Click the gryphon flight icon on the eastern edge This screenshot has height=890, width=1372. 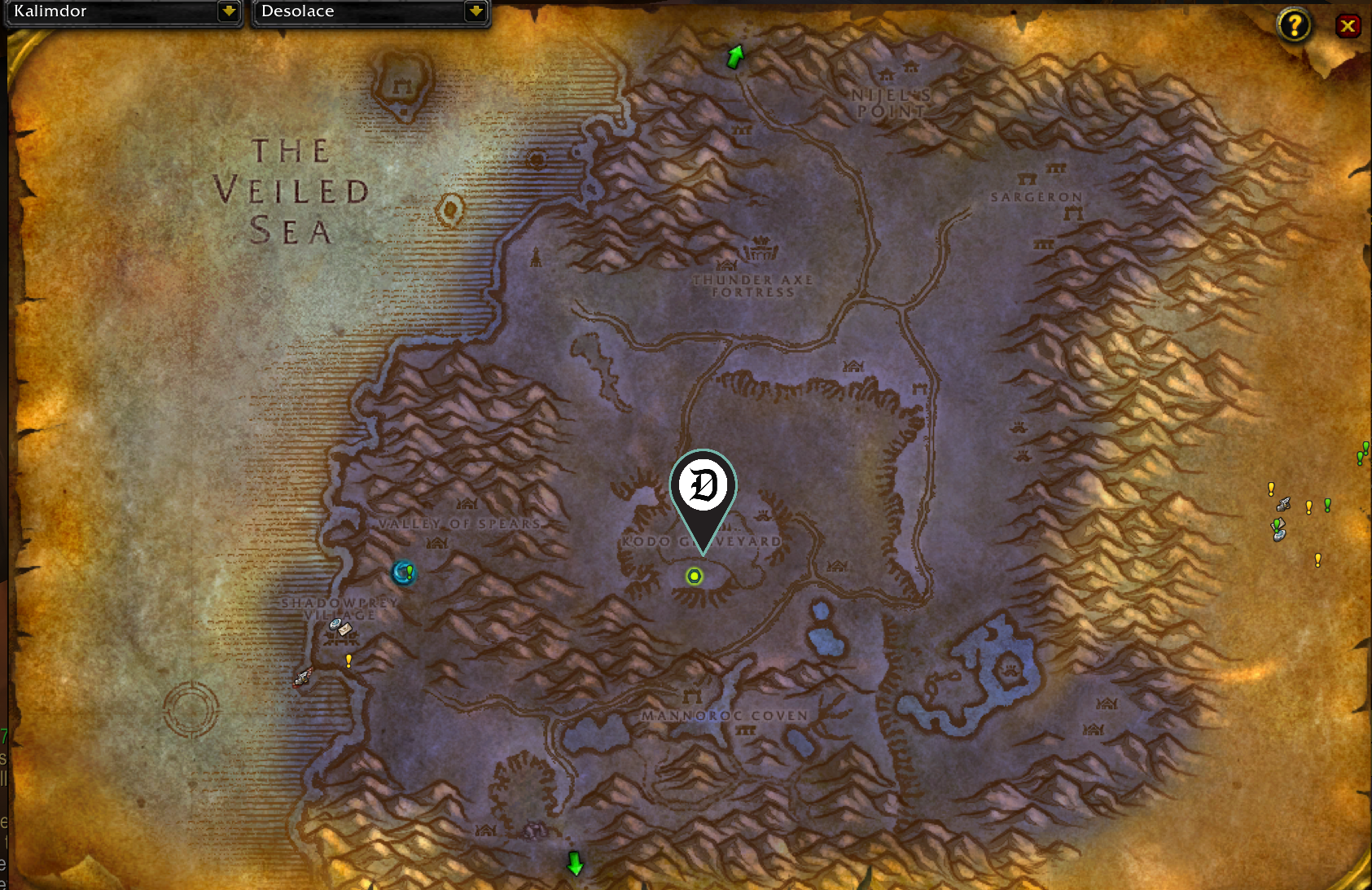(1284, 505)
